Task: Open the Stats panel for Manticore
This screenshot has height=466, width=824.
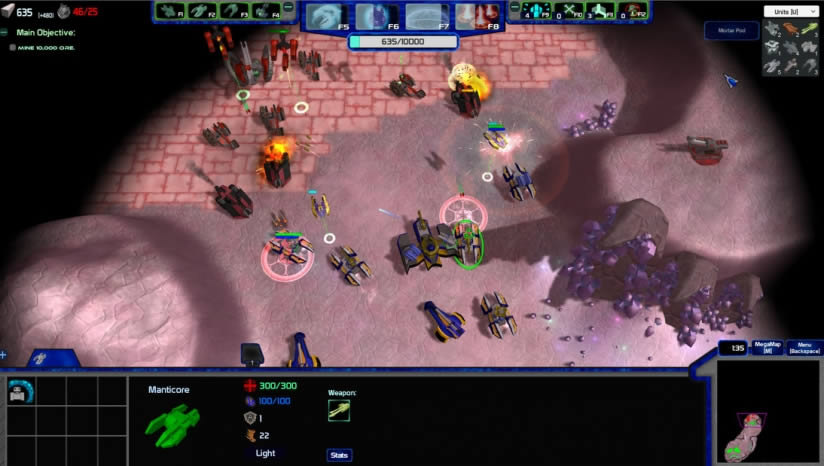Action: coord(339,455)
